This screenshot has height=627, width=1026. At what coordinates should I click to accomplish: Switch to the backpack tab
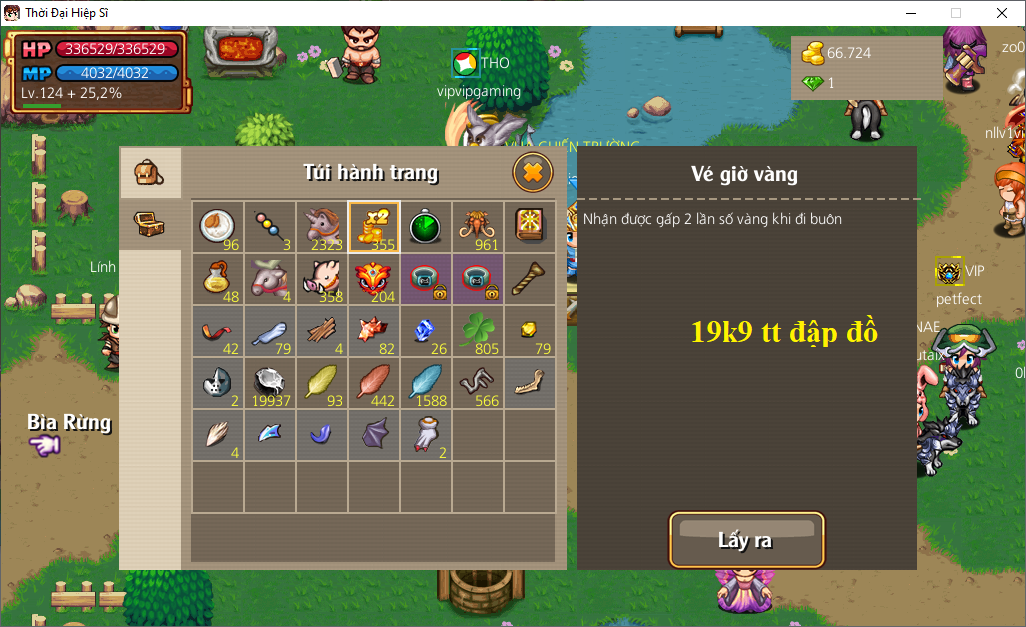pos(150,173)
